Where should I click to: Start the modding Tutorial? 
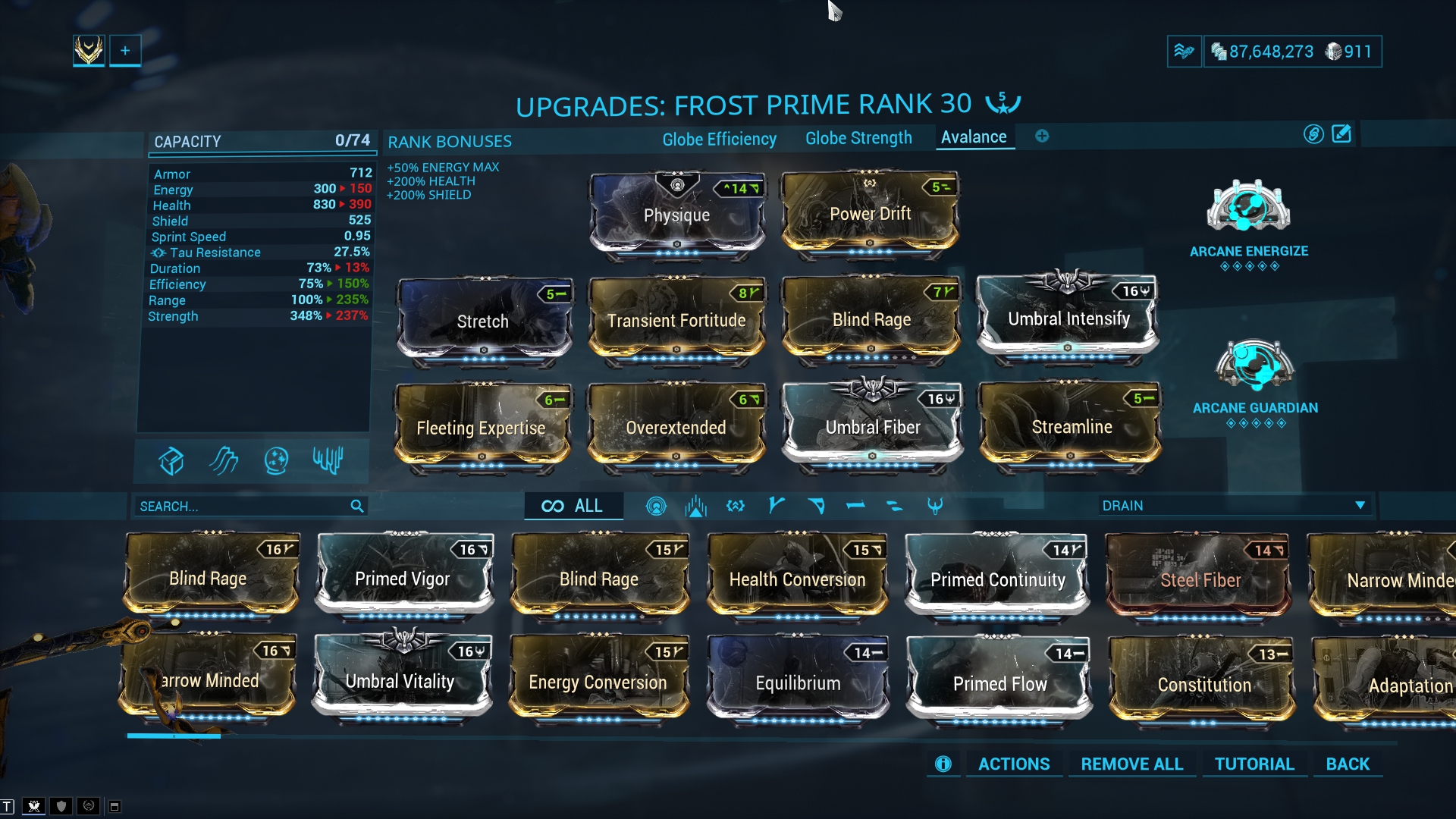[1254, 764]
